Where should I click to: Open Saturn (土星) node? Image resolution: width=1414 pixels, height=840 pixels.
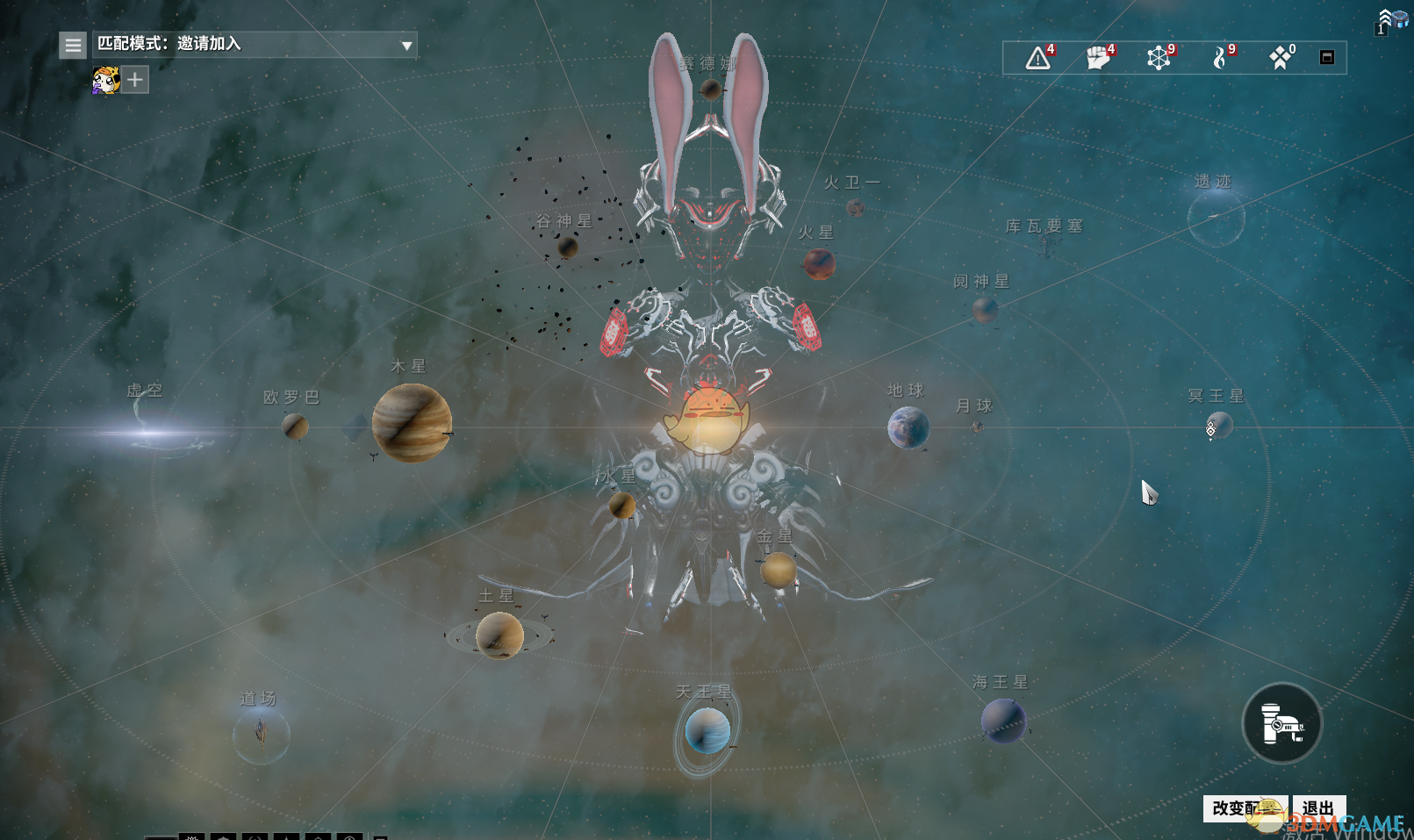point(499,635)
